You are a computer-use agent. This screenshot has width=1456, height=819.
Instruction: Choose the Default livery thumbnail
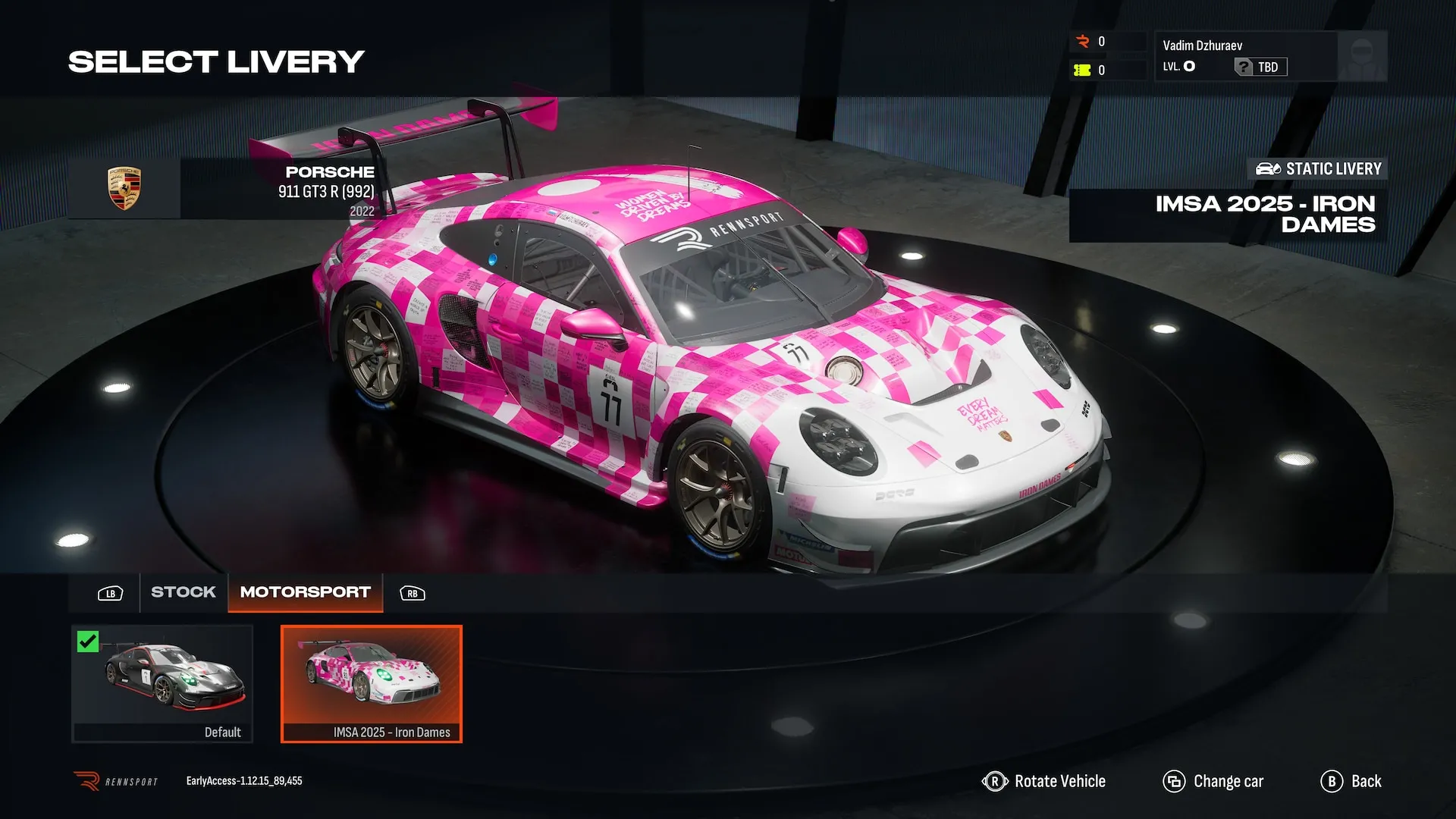click(x=162, y=682)
